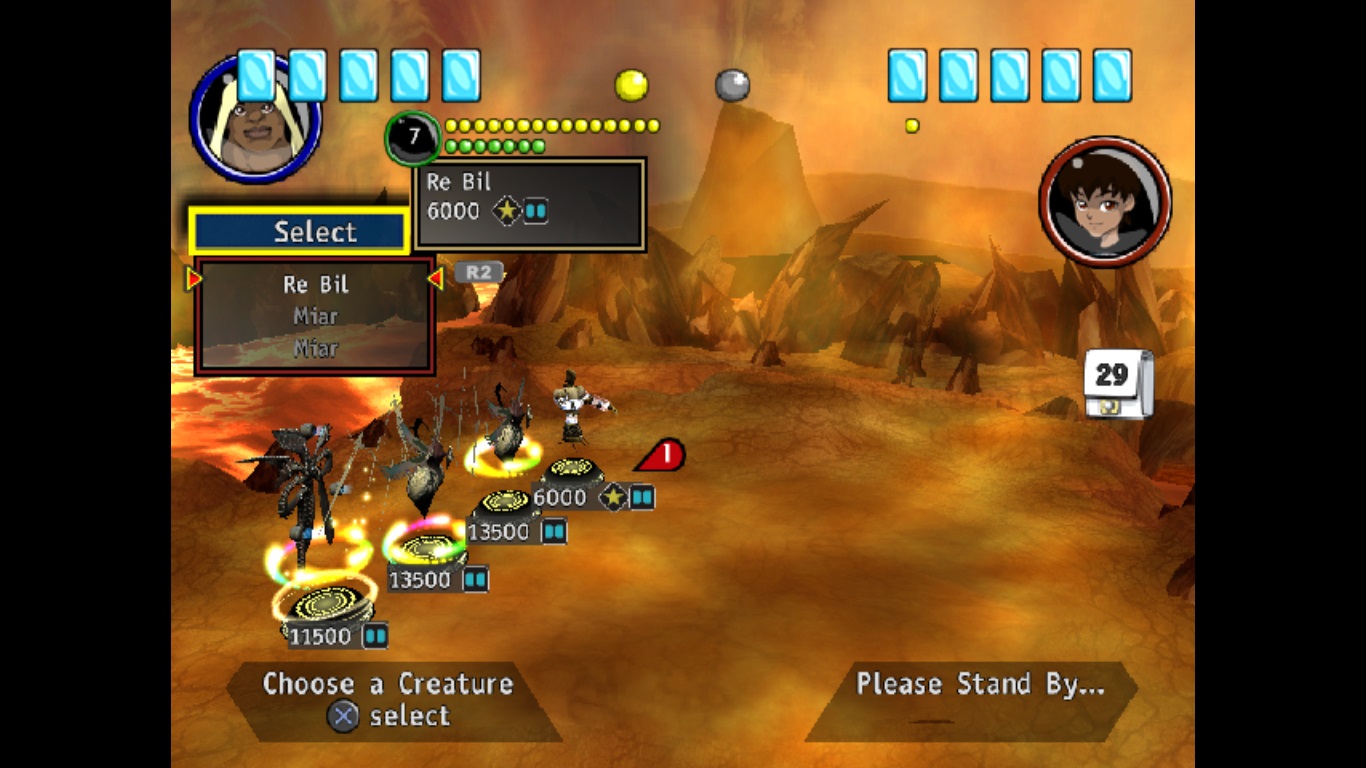
Task: Select the yellow orb at top center
Action: click(x=631, y=85)
